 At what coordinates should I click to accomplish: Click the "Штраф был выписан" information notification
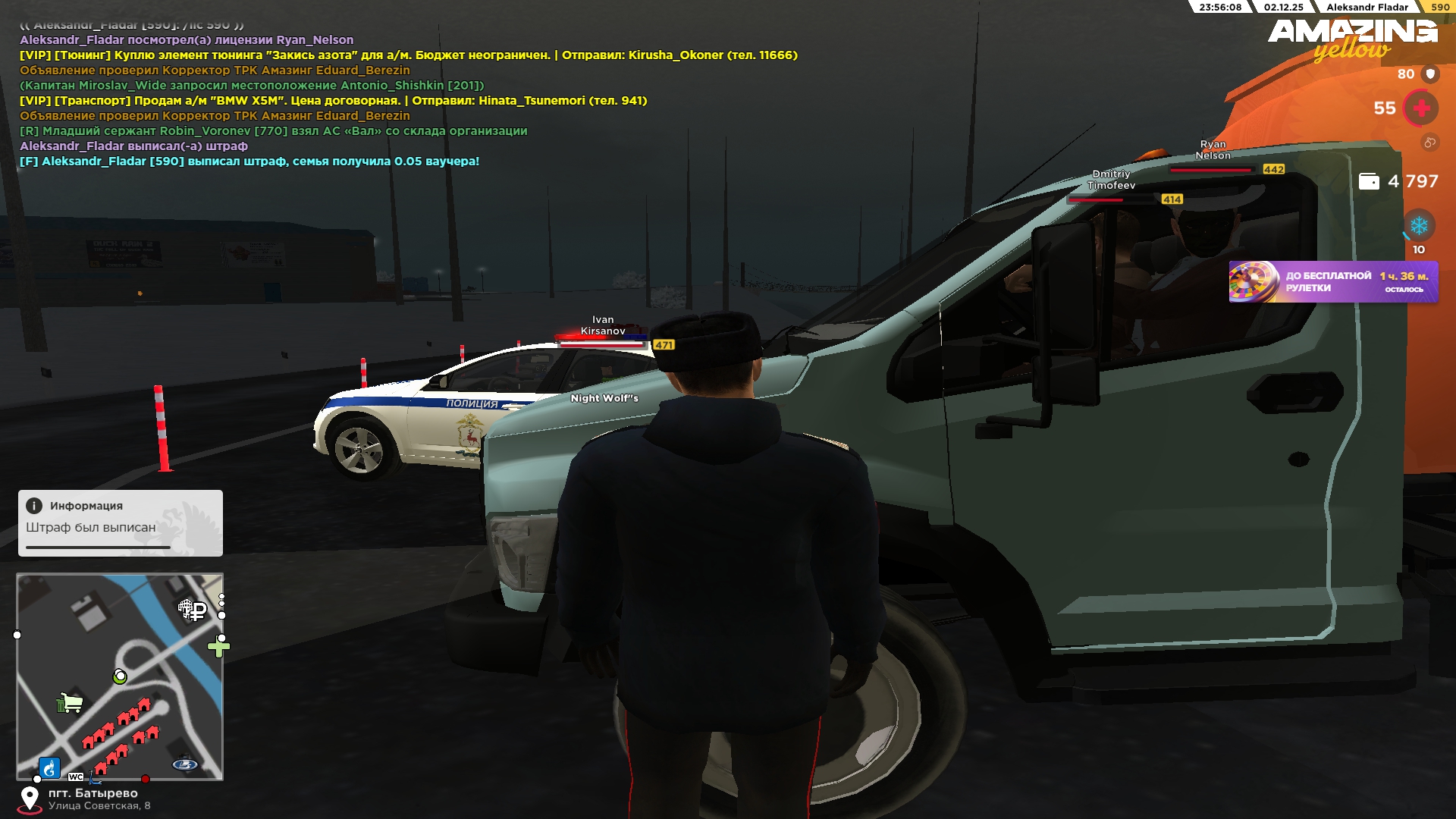point(121,522)
